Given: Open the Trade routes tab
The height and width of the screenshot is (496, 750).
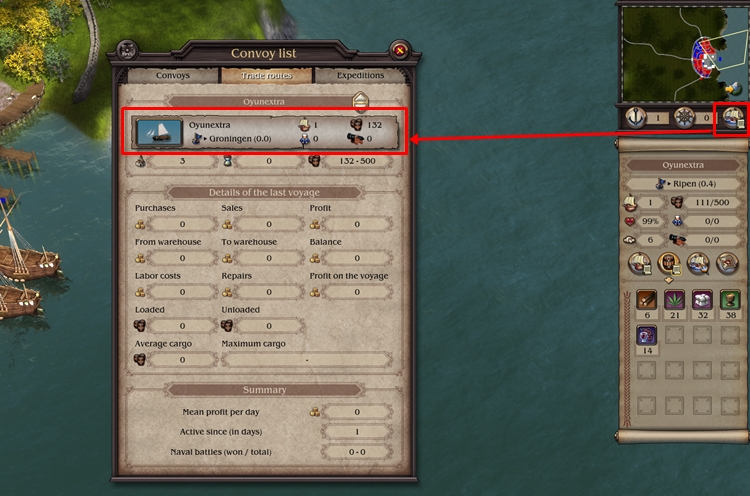Looking at the screenshot, I should point(263,75).
